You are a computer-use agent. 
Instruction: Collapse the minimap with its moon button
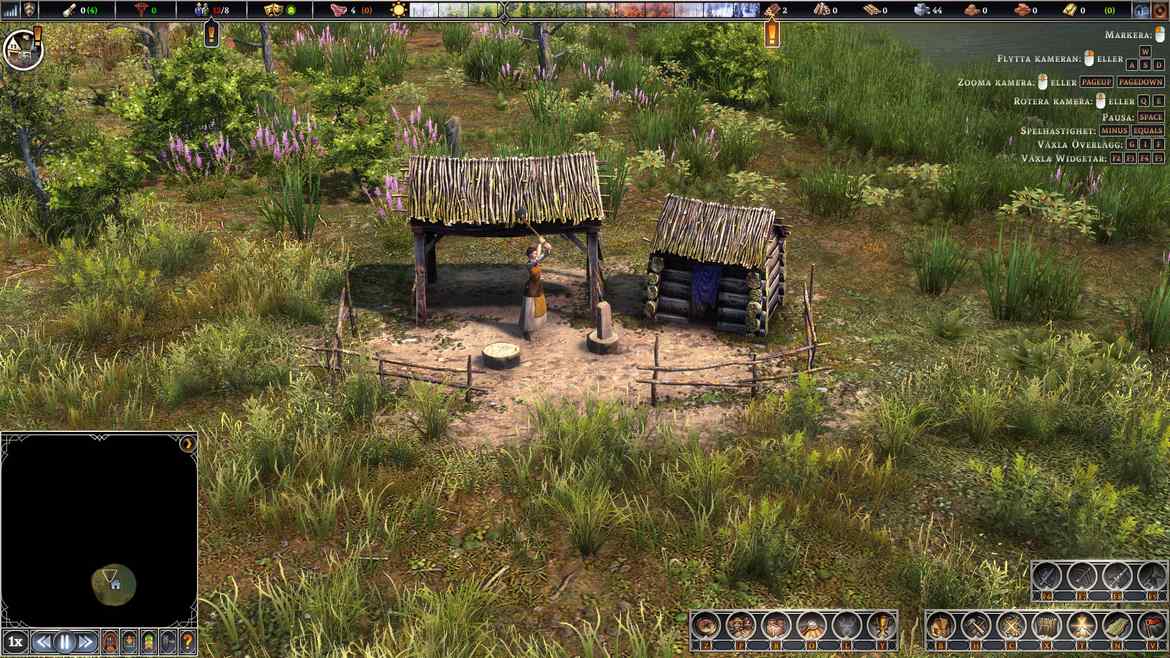pyautogui.click(x=187, y=443)
